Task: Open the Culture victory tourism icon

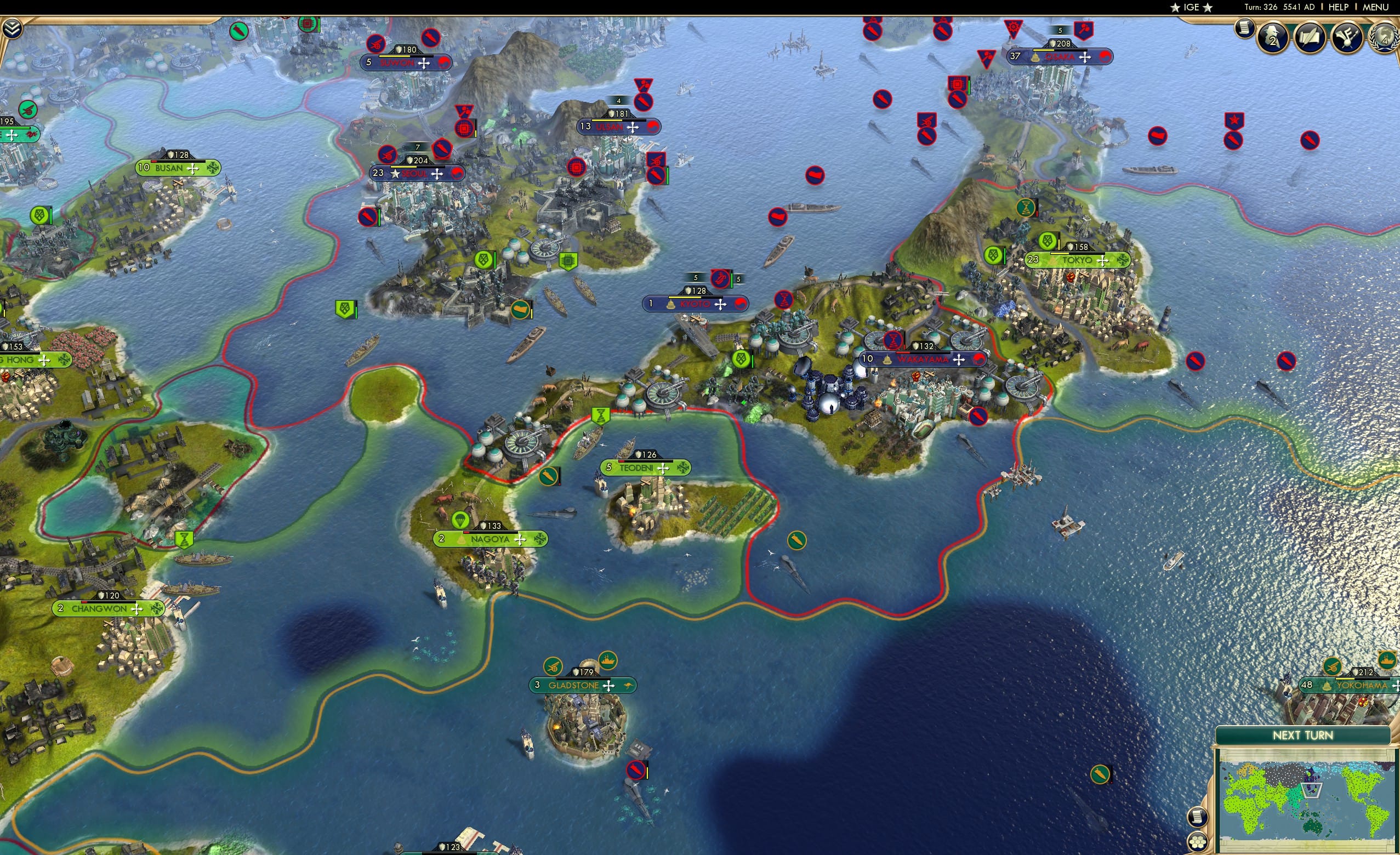Action: (x=1346, y=37)
